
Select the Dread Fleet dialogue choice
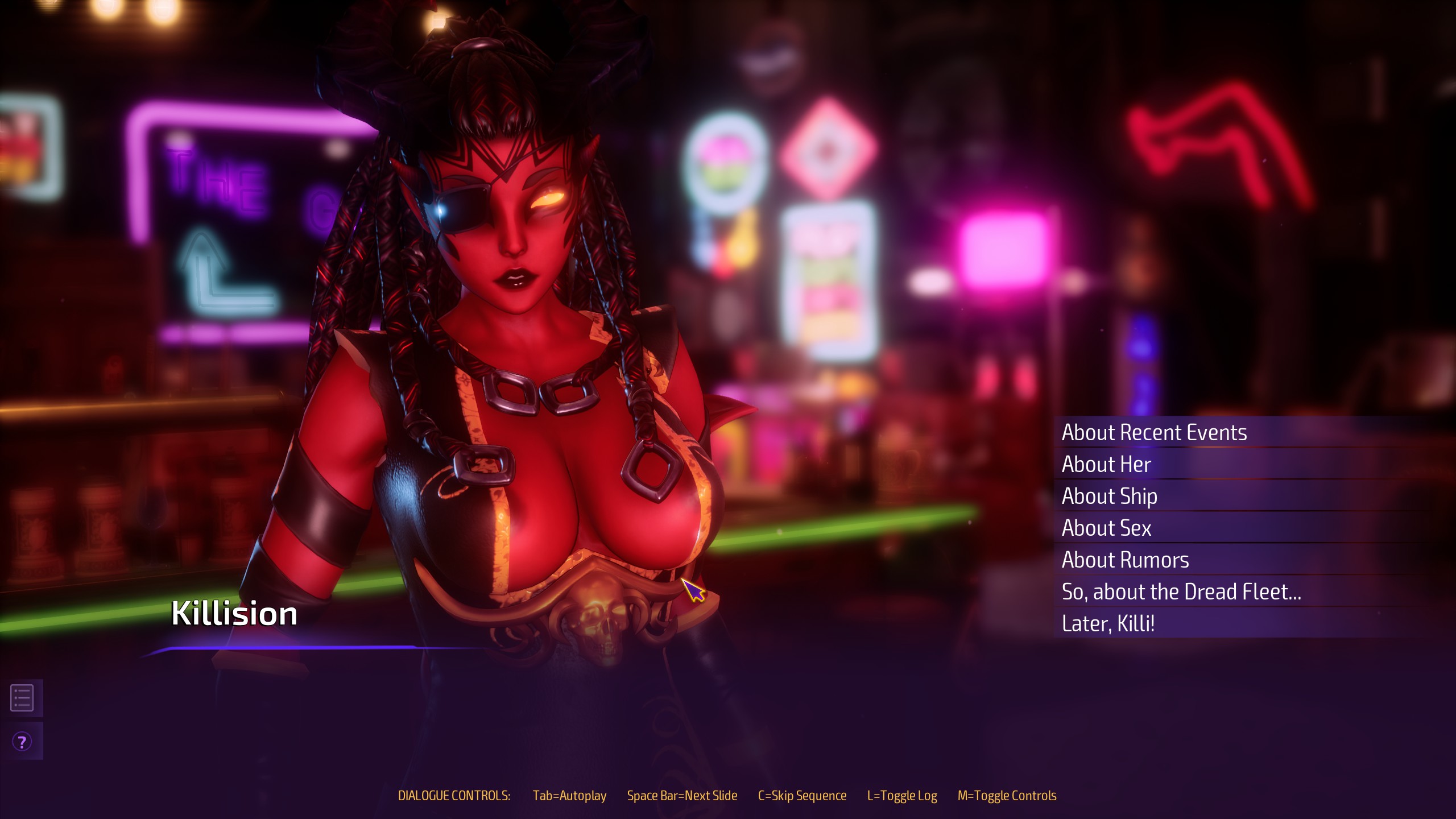[x=1181, y=592]
